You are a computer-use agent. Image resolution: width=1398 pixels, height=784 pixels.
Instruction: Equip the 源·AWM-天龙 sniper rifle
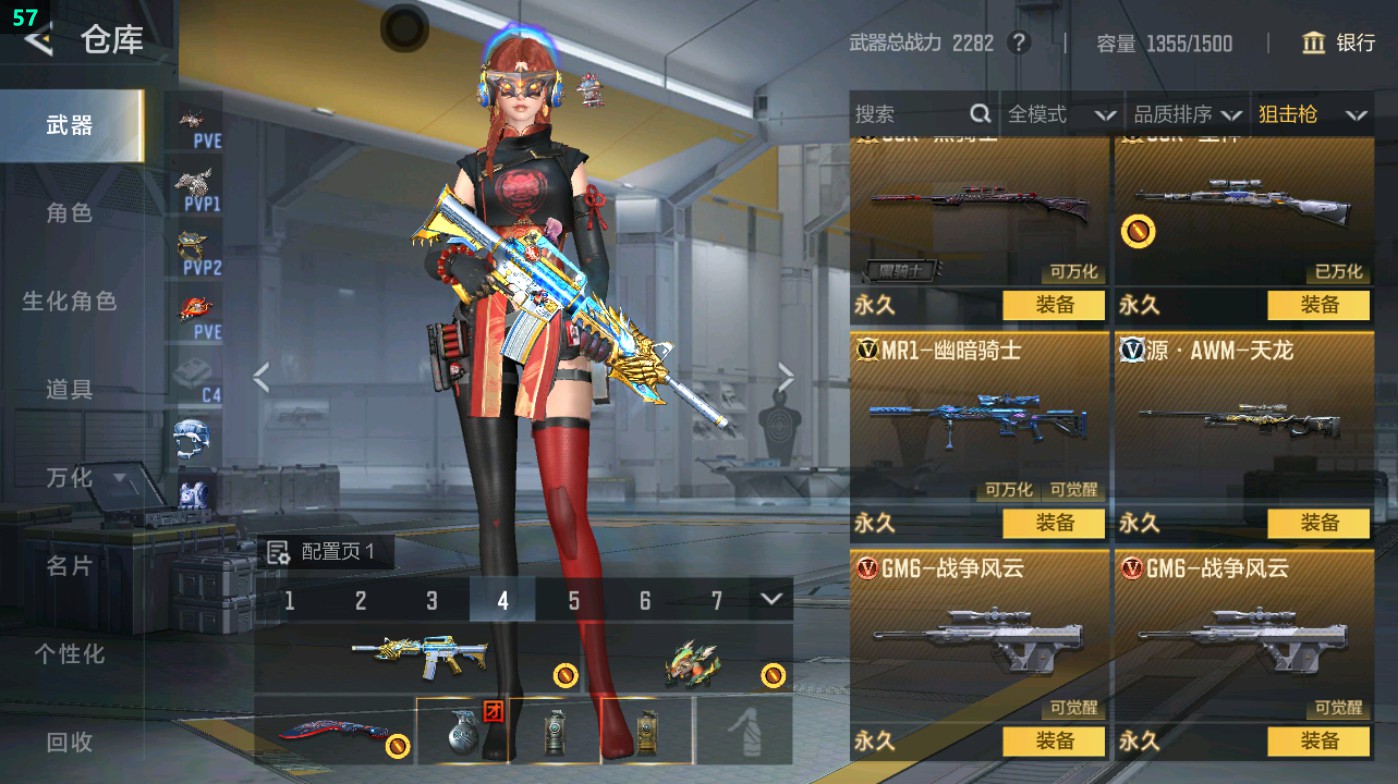click(1318, 523)
